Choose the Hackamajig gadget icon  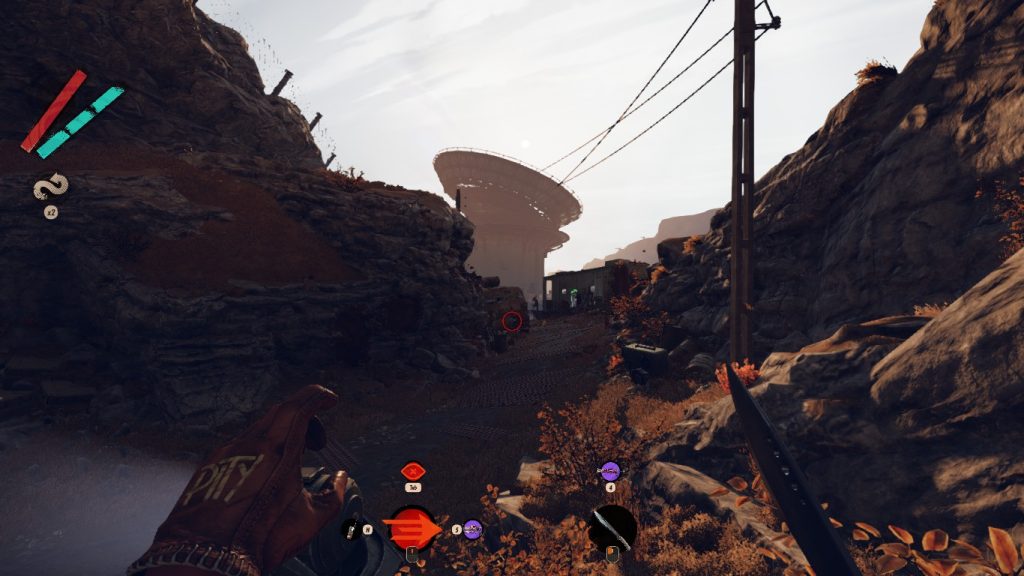point(353,529)
